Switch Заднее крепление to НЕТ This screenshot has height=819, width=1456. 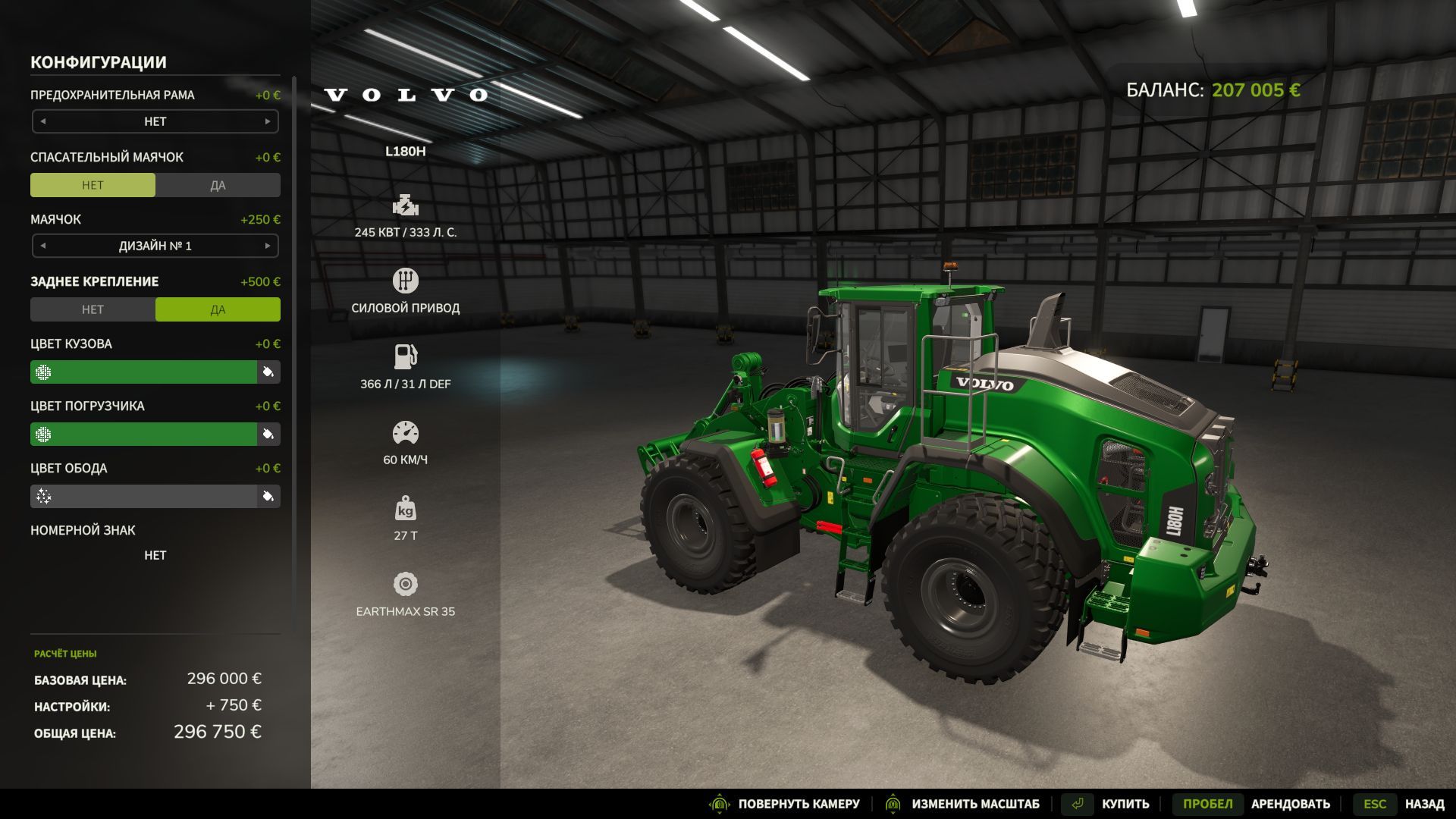93,309
